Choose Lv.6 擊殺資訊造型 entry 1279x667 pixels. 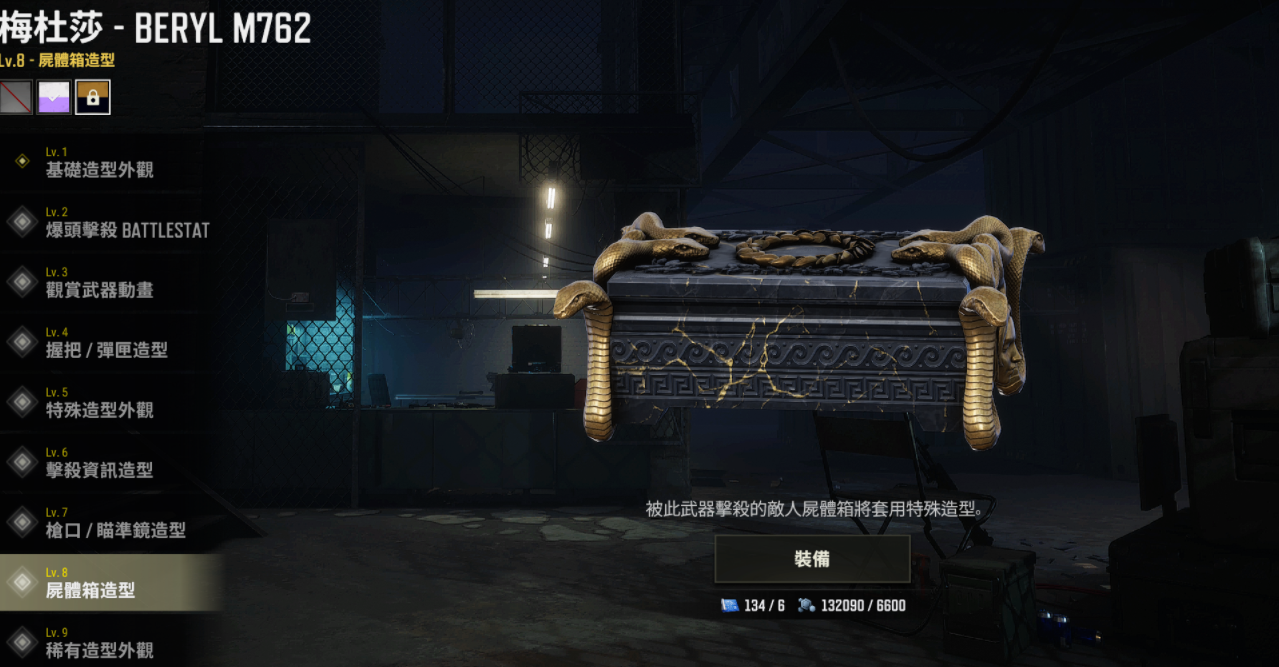[x=100, y=462]
